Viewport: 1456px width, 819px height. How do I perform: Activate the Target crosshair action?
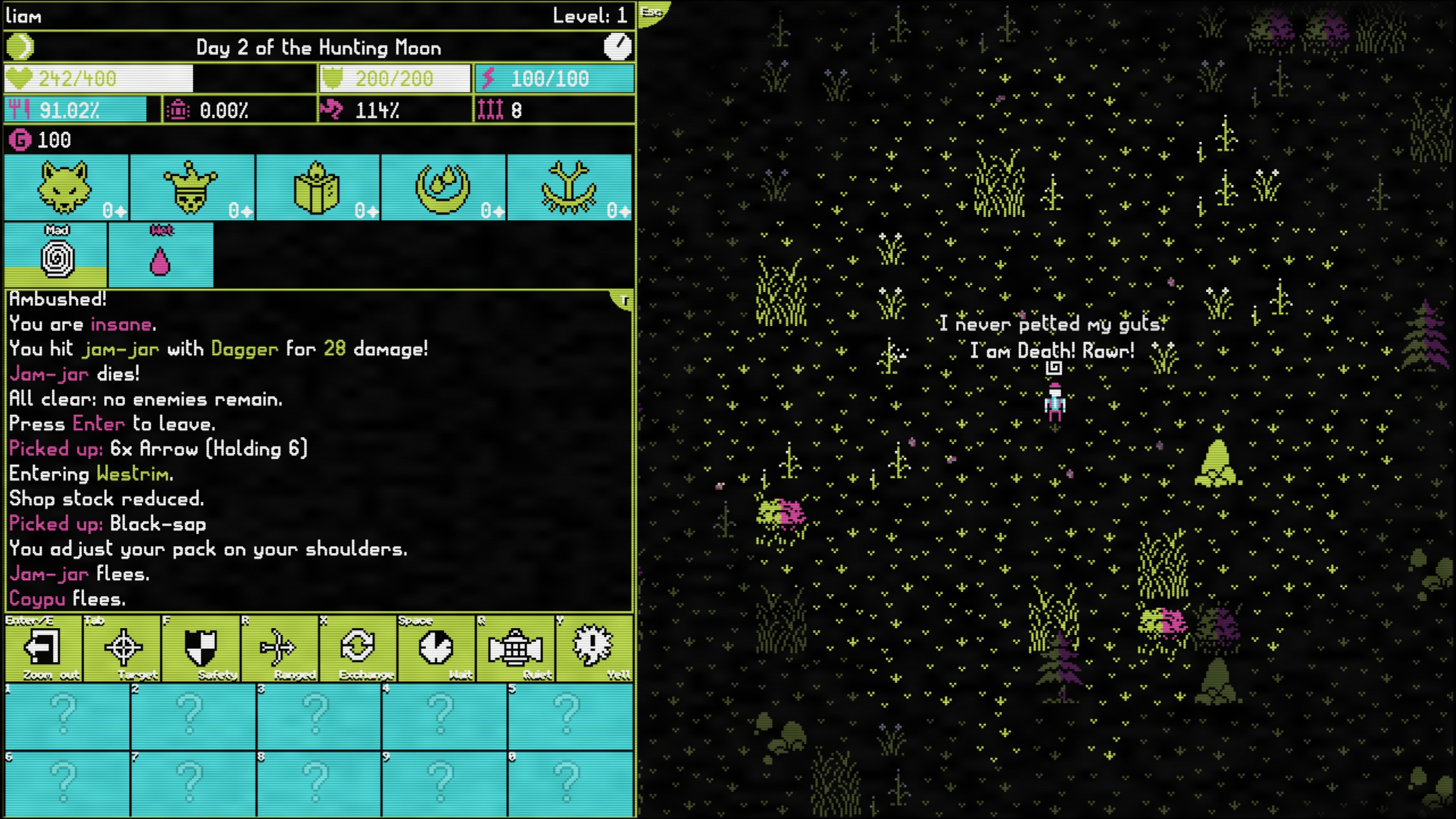click(122, 648)
